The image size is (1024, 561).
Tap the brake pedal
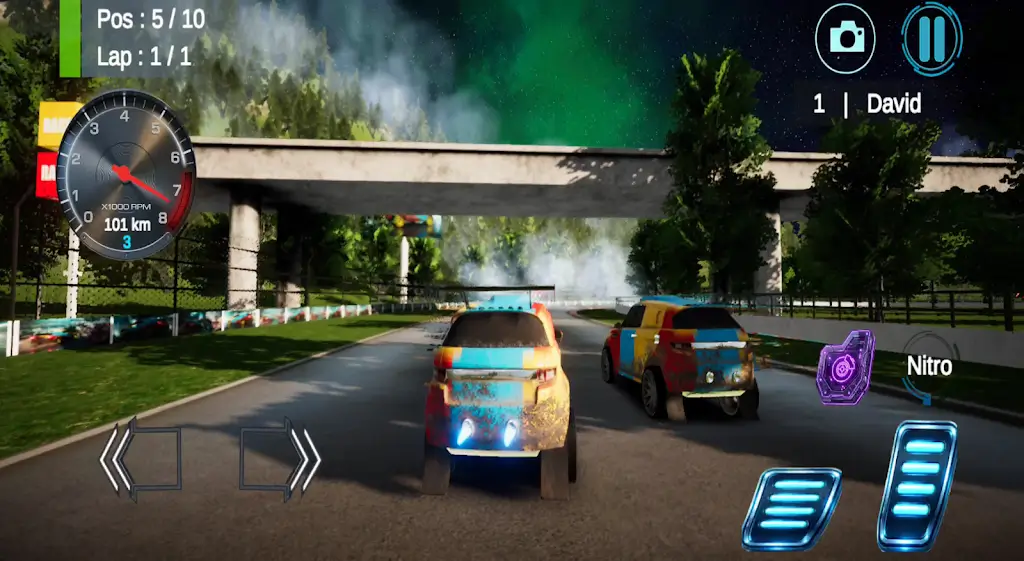pyautogui.click(x=791, y=508)
